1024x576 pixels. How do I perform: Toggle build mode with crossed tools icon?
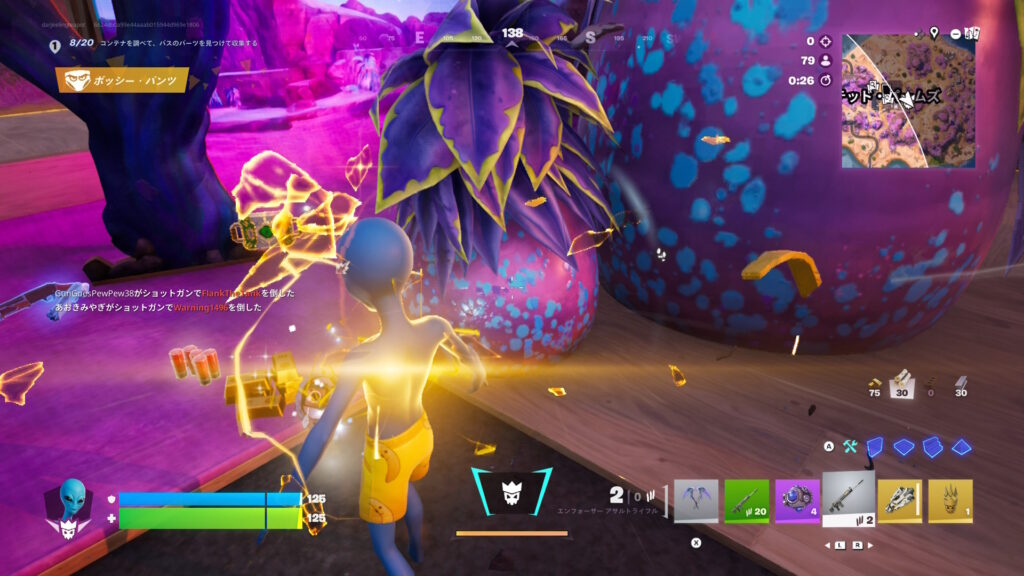[x=850, y=447]
